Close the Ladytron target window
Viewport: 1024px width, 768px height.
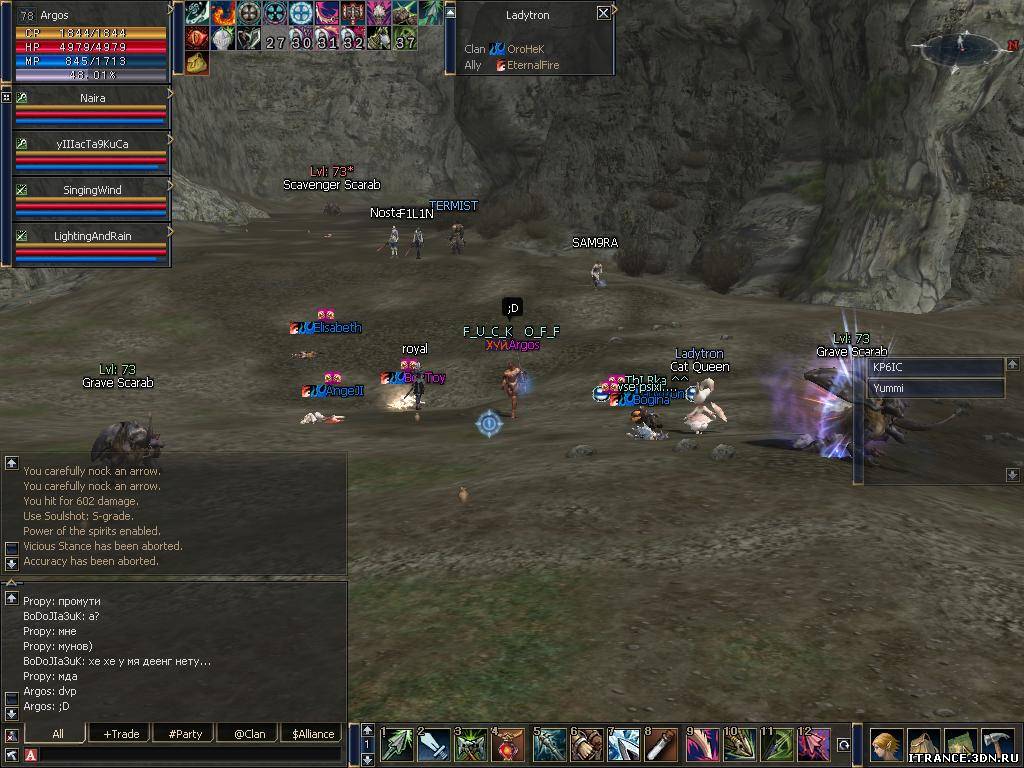point(603,13)
